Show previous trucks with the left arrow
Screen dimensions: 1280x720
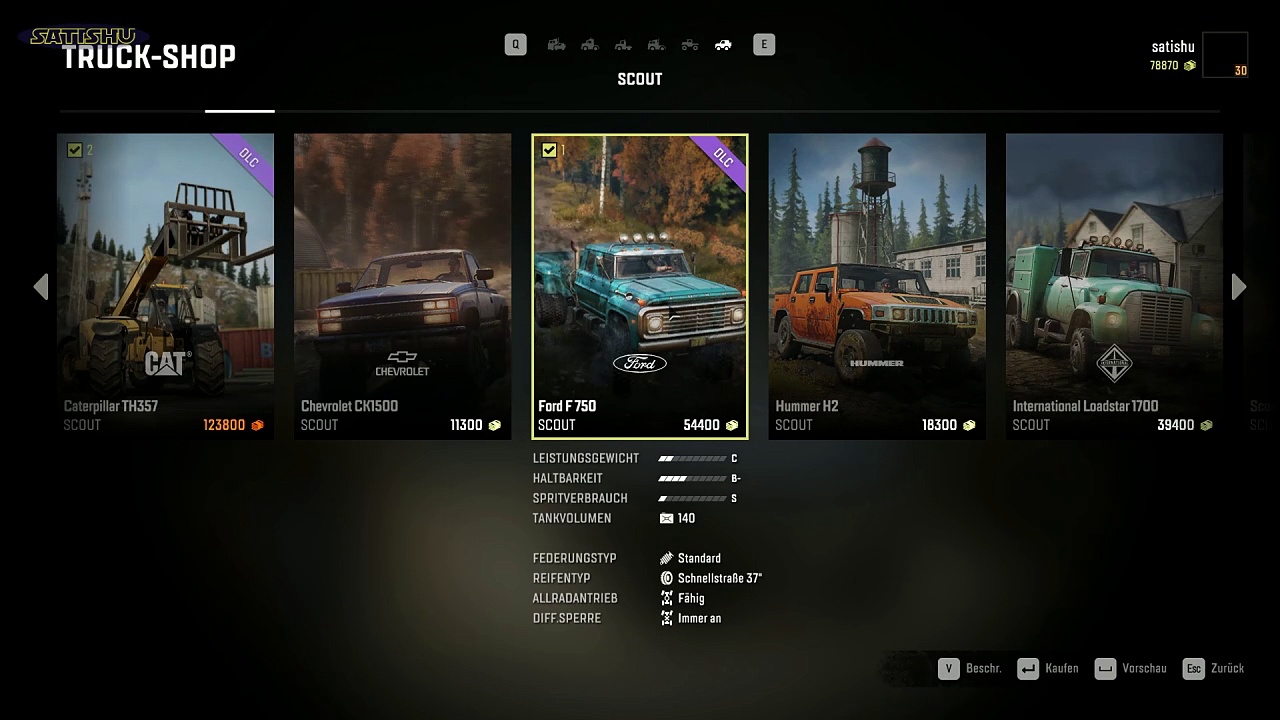pos(41,287)
